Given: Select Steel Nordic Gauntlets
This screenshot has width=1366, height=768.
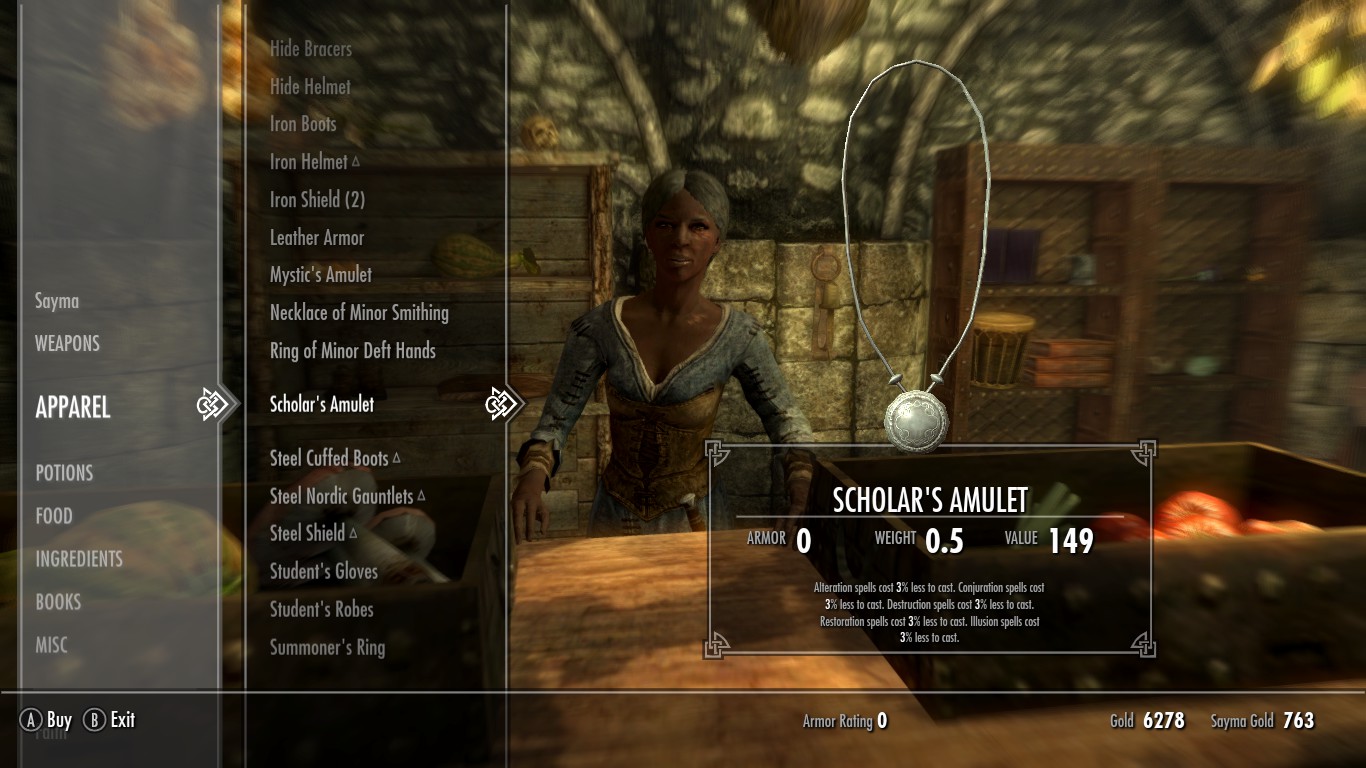Looking at the screenshot, I should (341, 496).
